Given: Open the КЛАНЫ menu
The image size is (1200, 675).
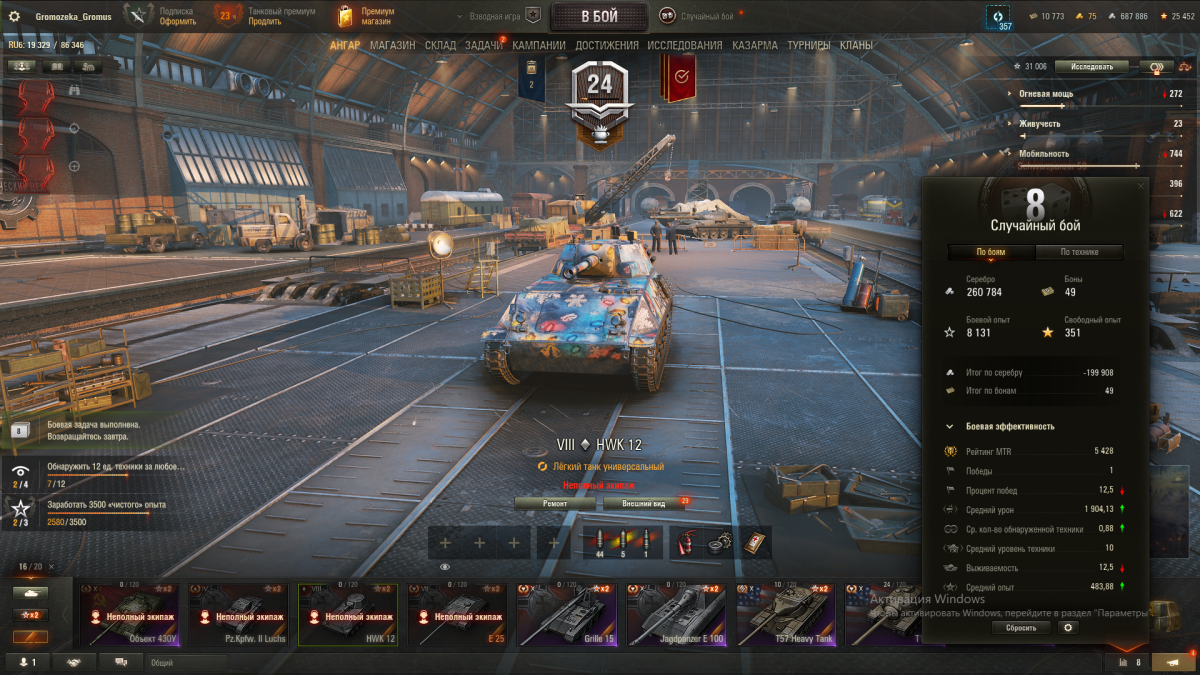Looking at the screenshot, I should [856, 45].
